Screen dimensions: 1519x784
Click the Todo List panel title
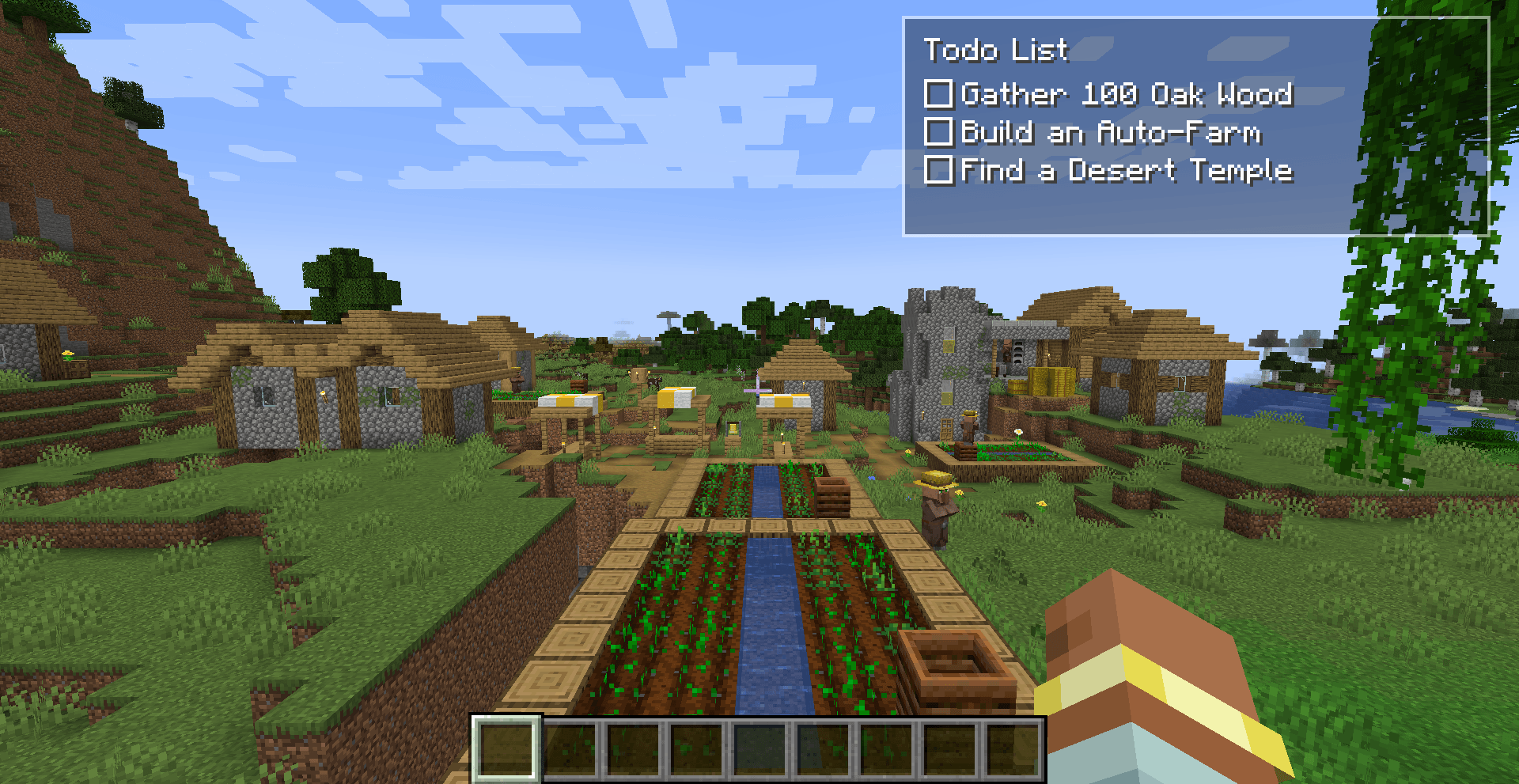click(x=997, y=51)
